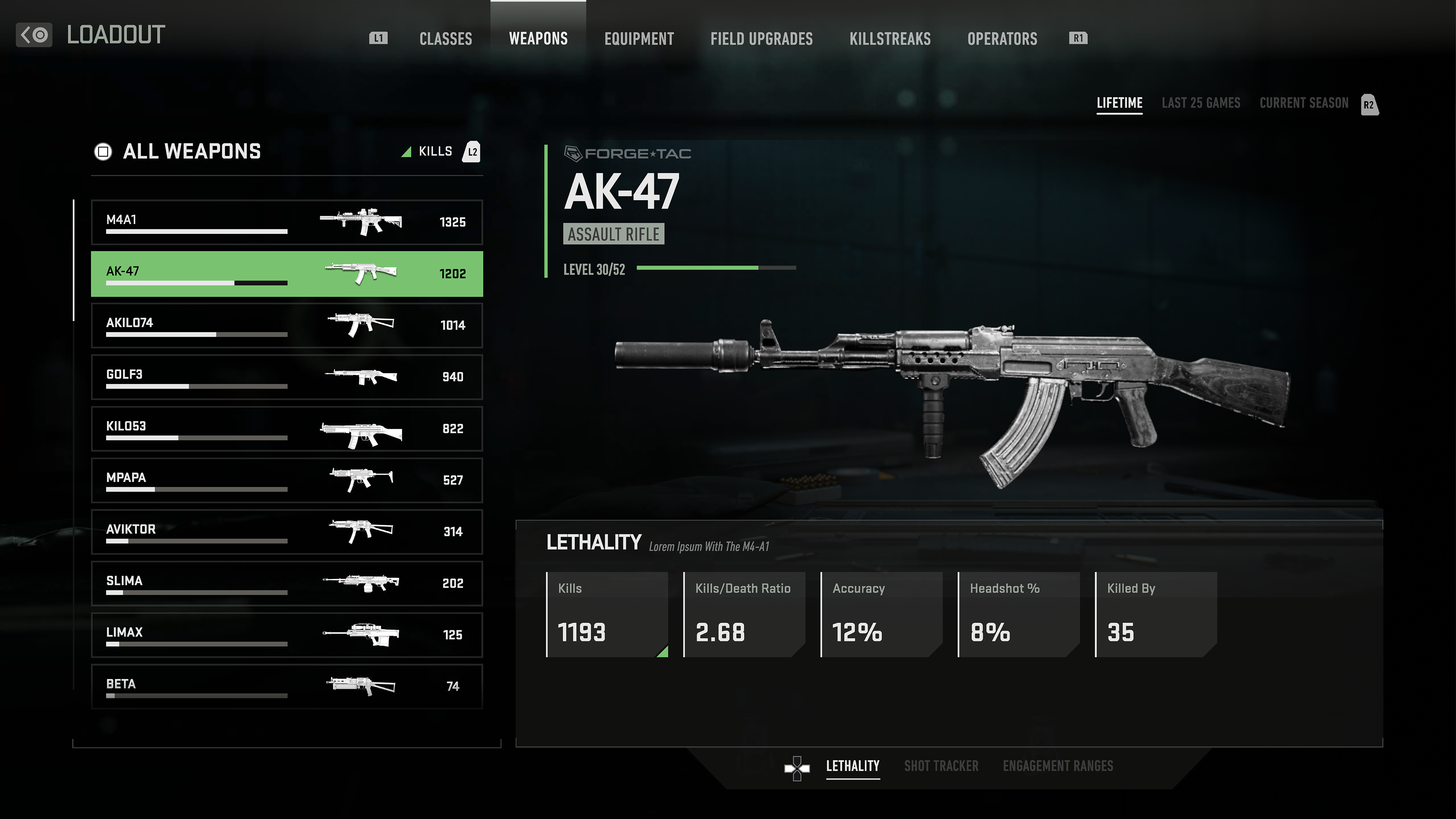Image resolution: width=1456 pixels, height=819 pixels.
Task: Select the SLIMA weapon row
Action: click(x=287, y=583)
